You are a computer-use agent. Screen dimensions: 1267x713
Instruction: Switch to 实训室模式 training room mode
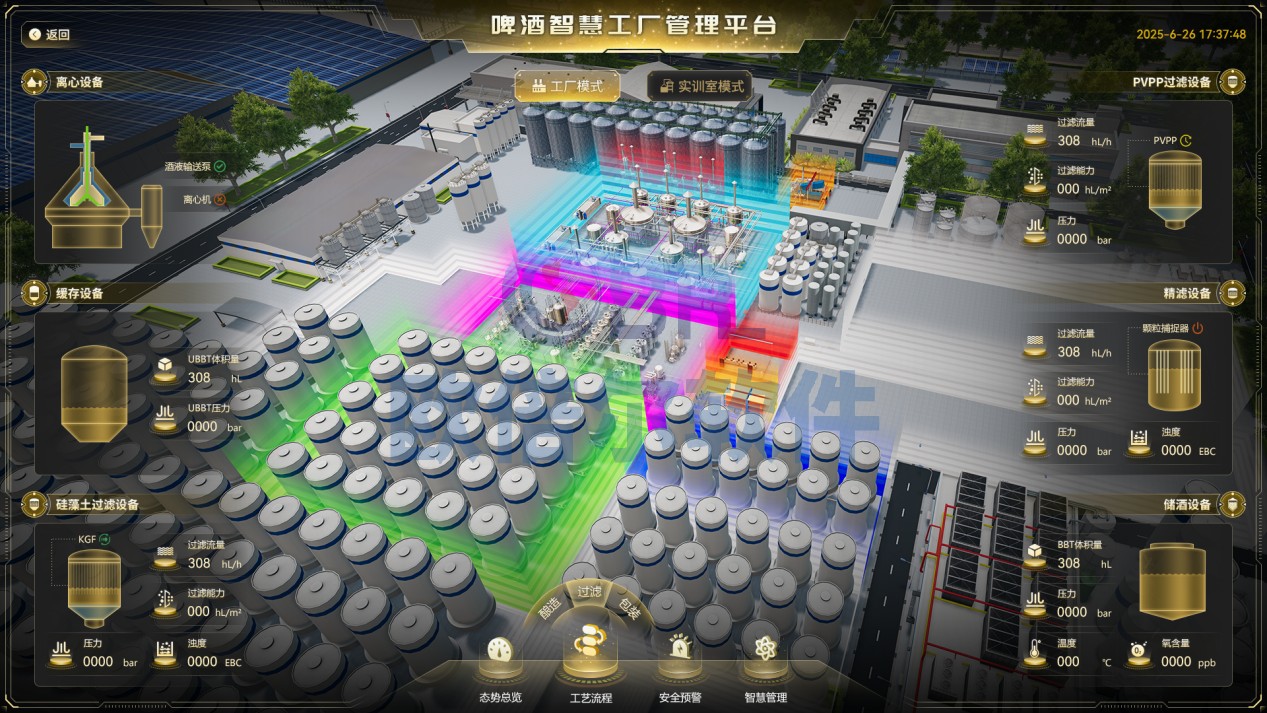point(700,86)
